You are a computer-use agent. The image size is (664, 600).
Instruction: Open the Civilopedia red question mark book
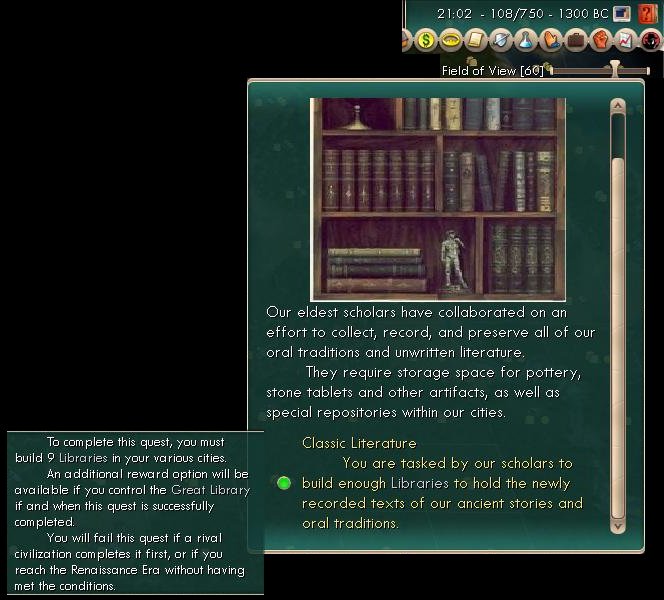650,14
